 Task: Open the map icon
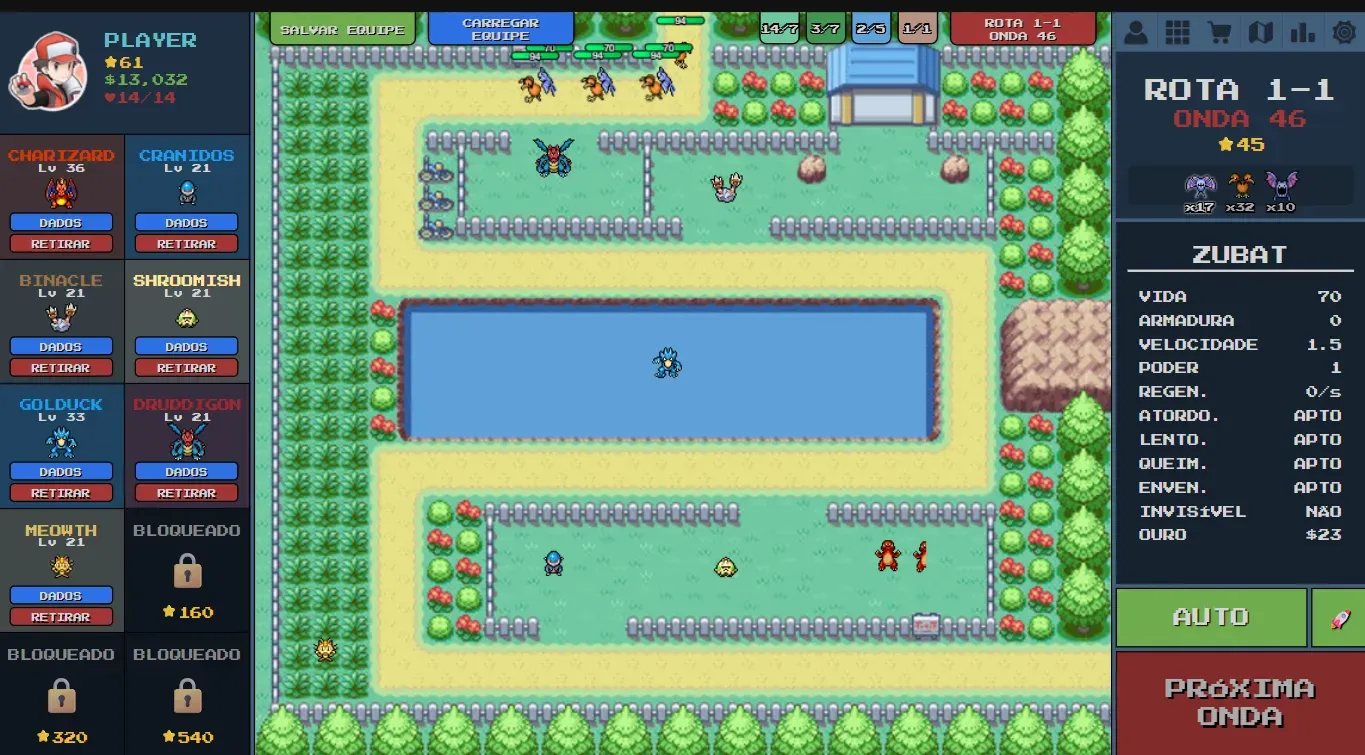(x=1261, y=31)
